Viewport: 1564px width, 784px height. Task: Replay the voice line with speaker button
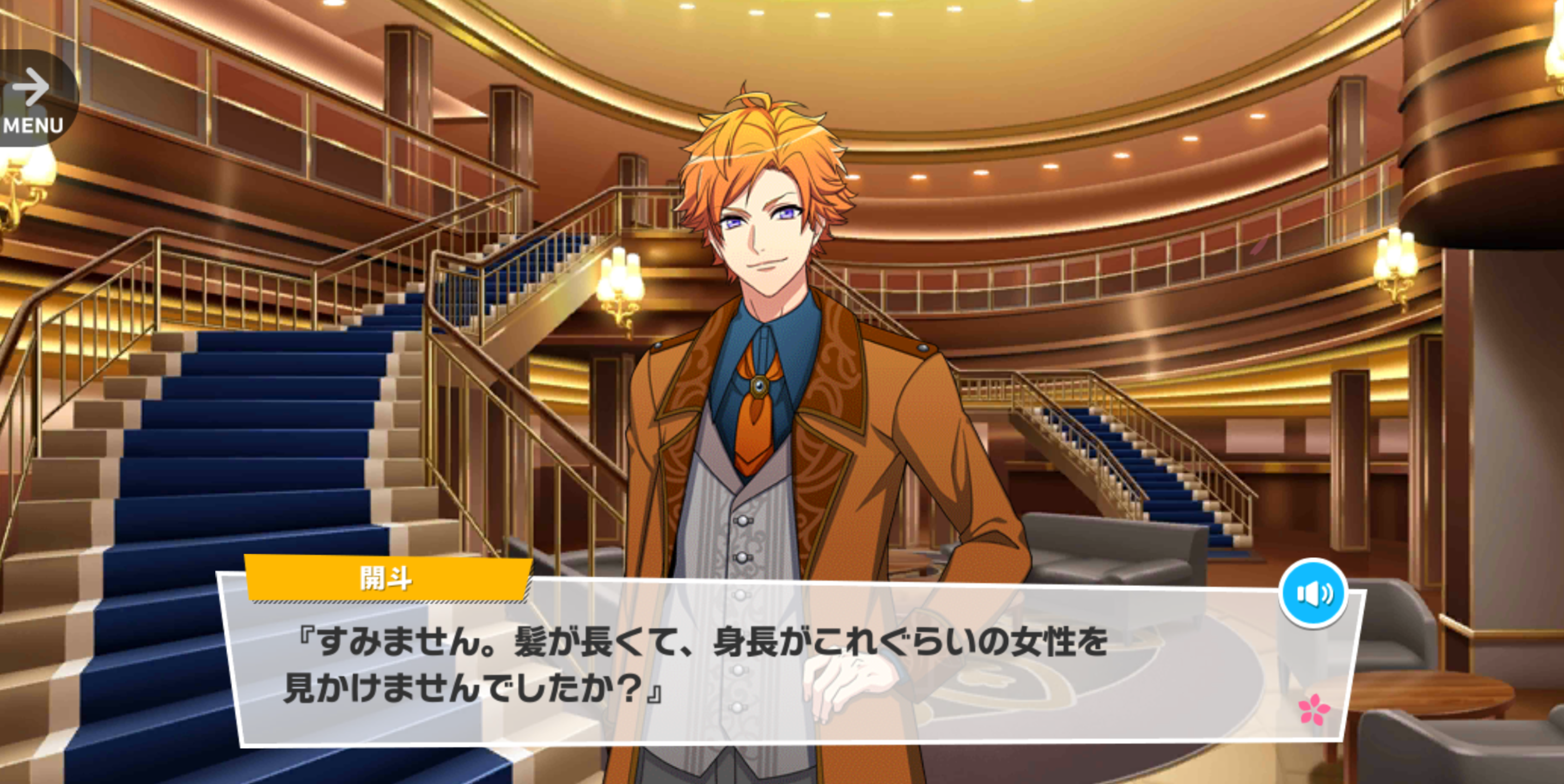1313,593
